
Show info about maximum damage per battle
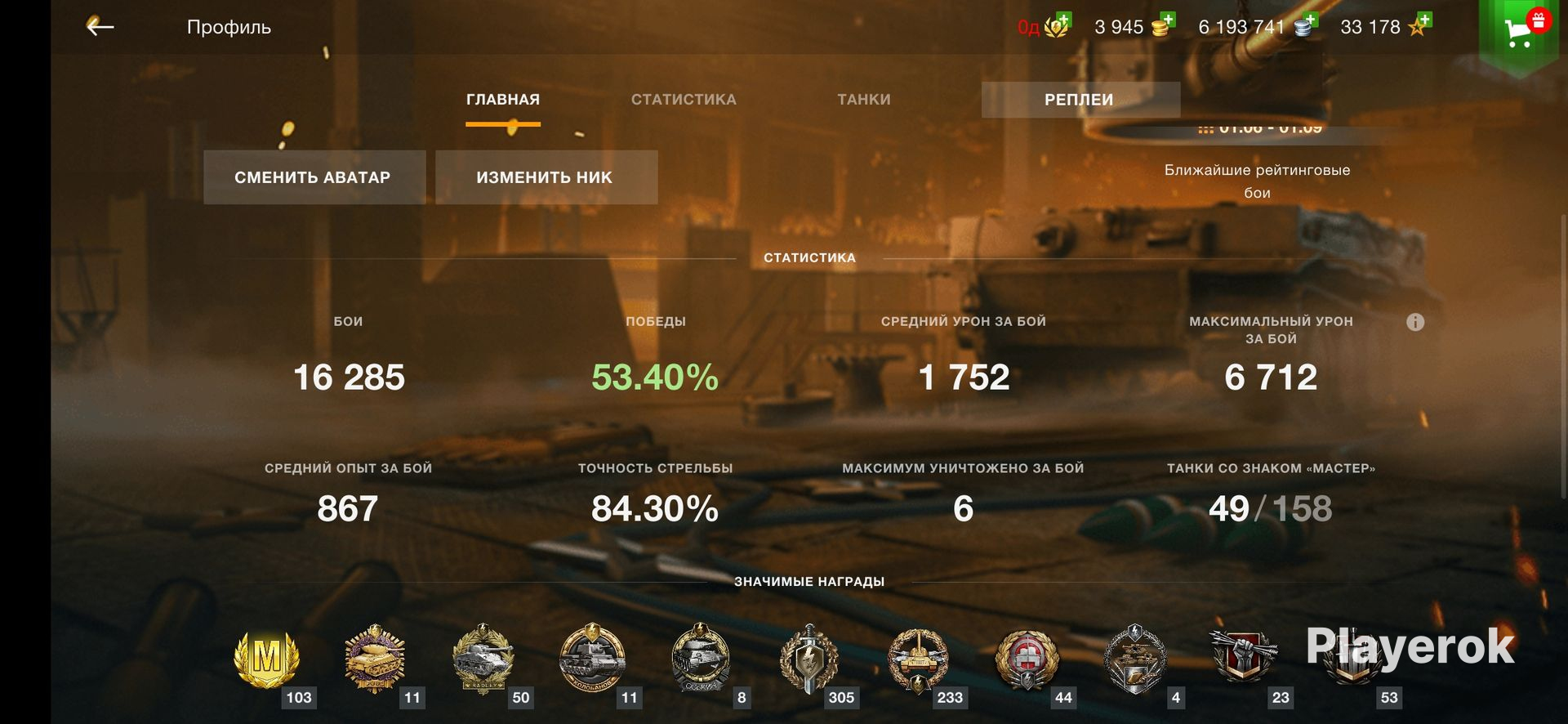pos(1415,323)
